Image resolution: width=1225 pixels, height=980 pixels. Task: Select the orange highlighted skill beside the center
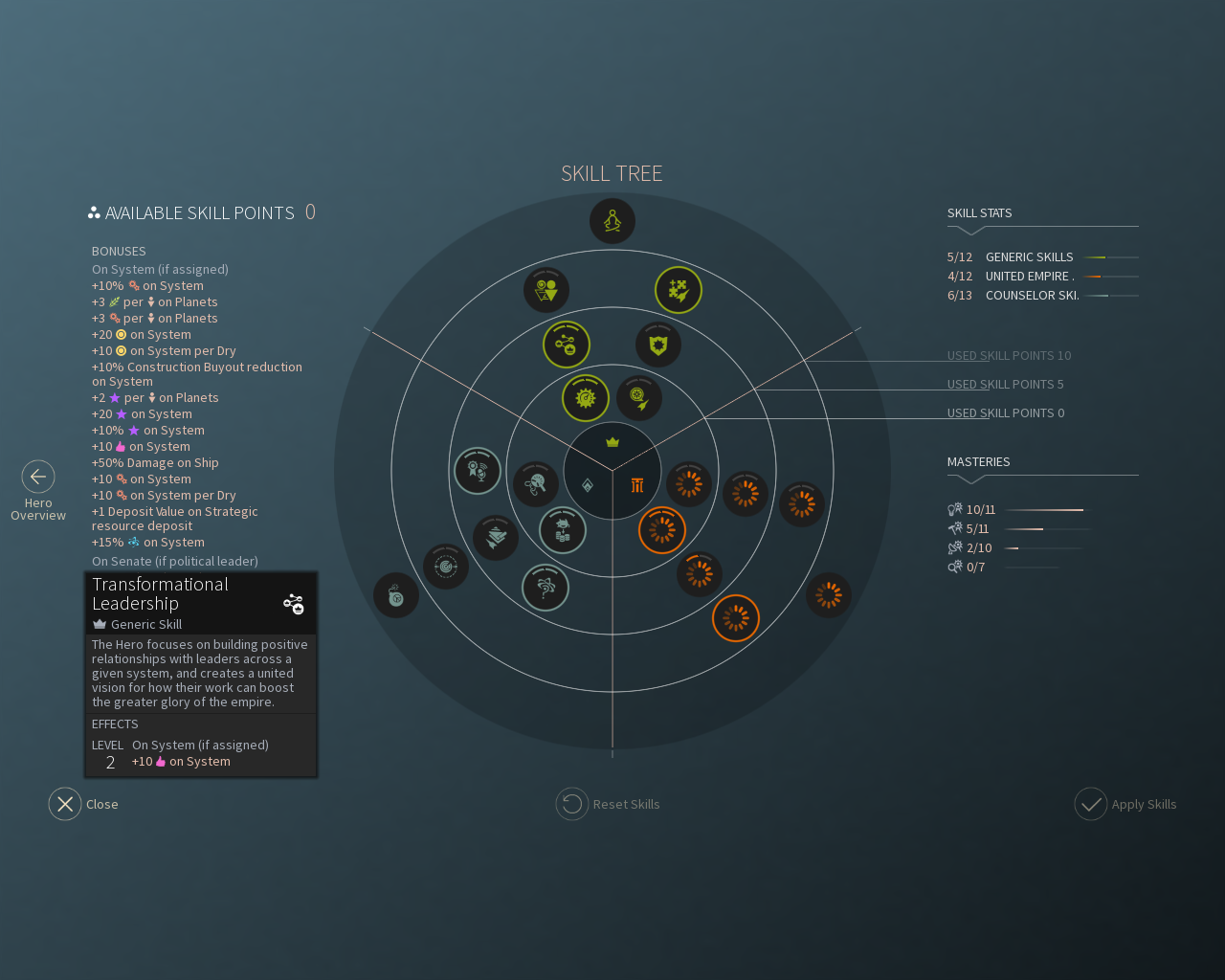660,529
